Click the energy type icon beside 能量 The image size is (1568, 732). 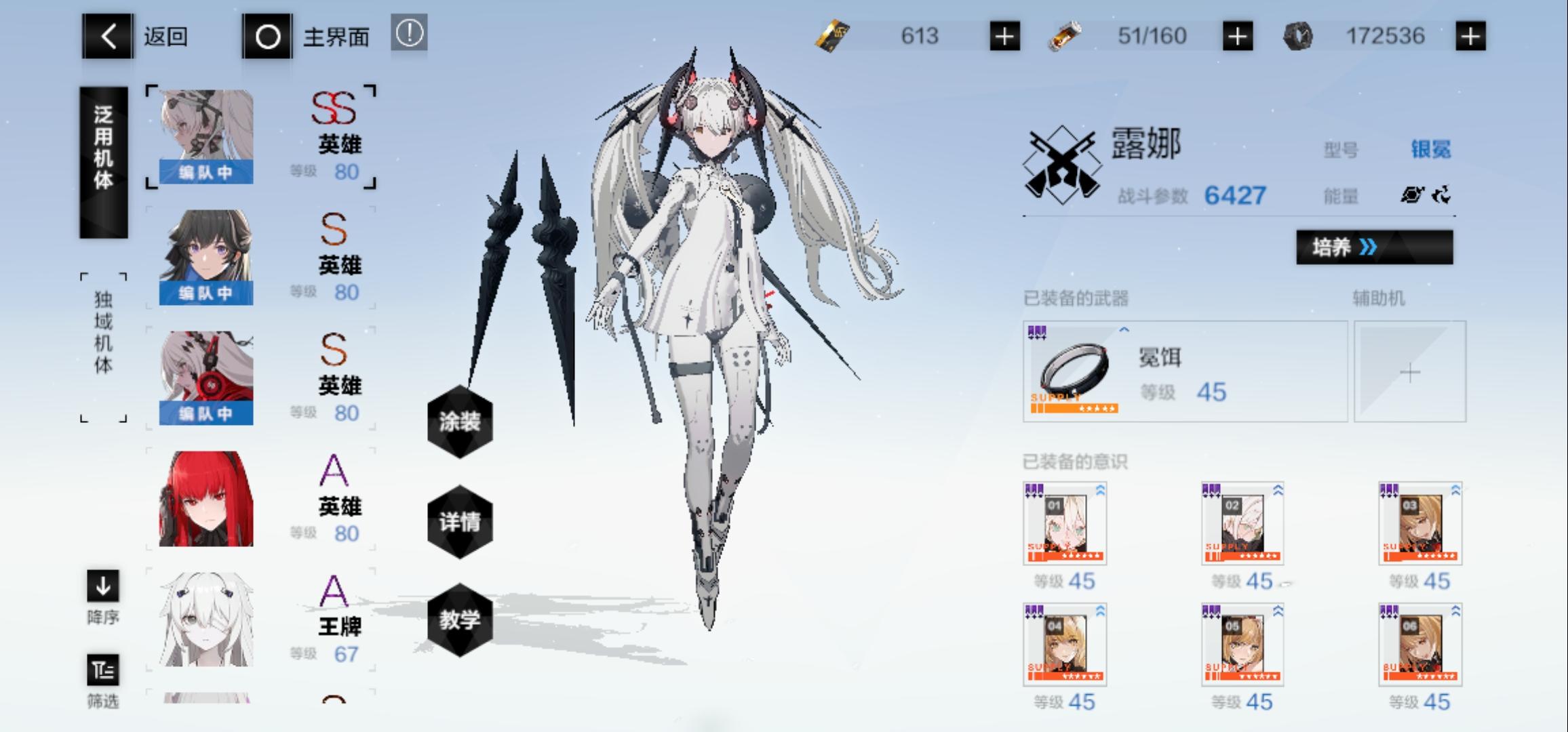pyautogui.click(x=1413, y=196)
